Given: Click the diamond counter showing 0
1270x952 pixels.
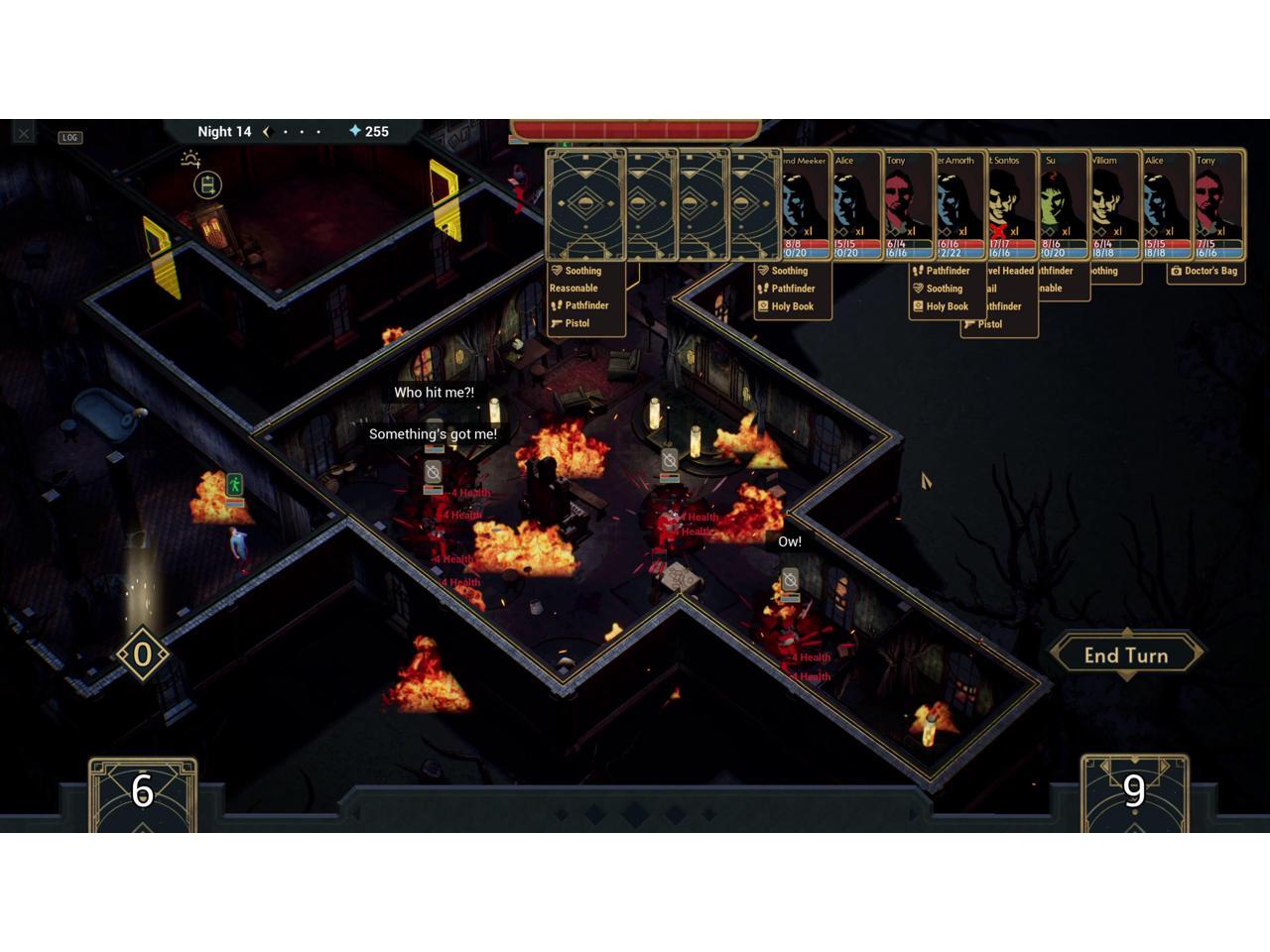Looking at the screenshot, I should pos(142,654).
